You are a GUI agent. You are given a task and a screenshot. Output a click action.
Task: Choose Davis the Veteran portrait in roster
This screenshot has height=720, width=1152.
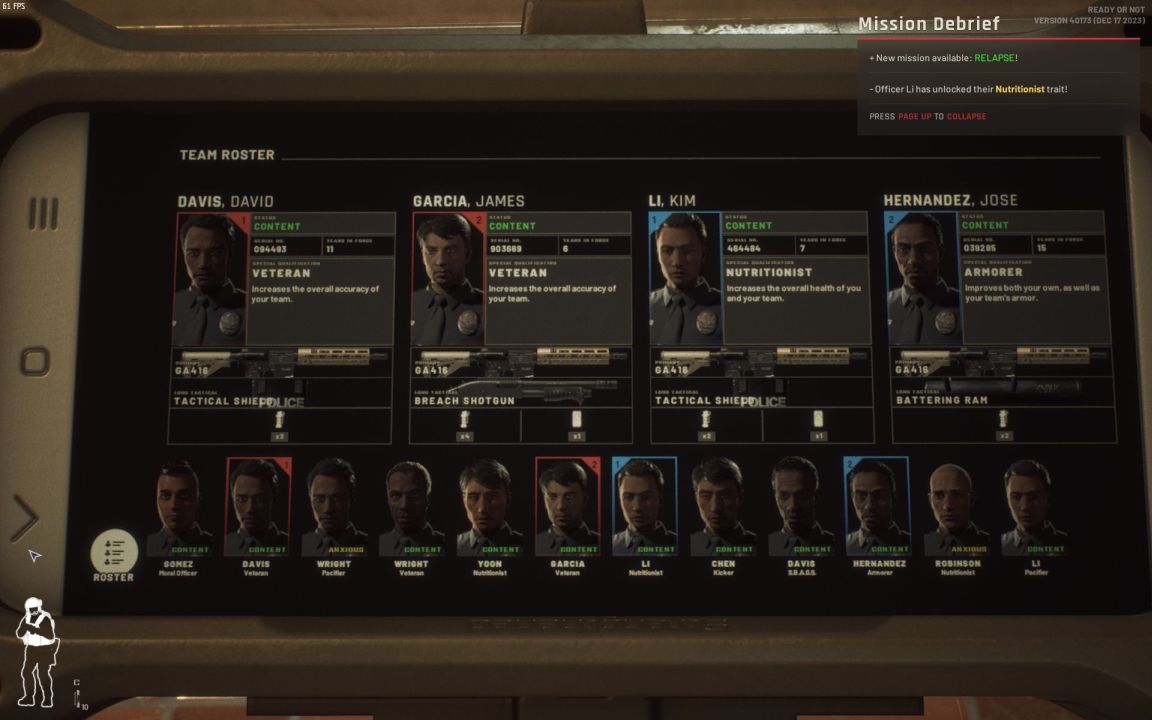(x=257, y=508)
